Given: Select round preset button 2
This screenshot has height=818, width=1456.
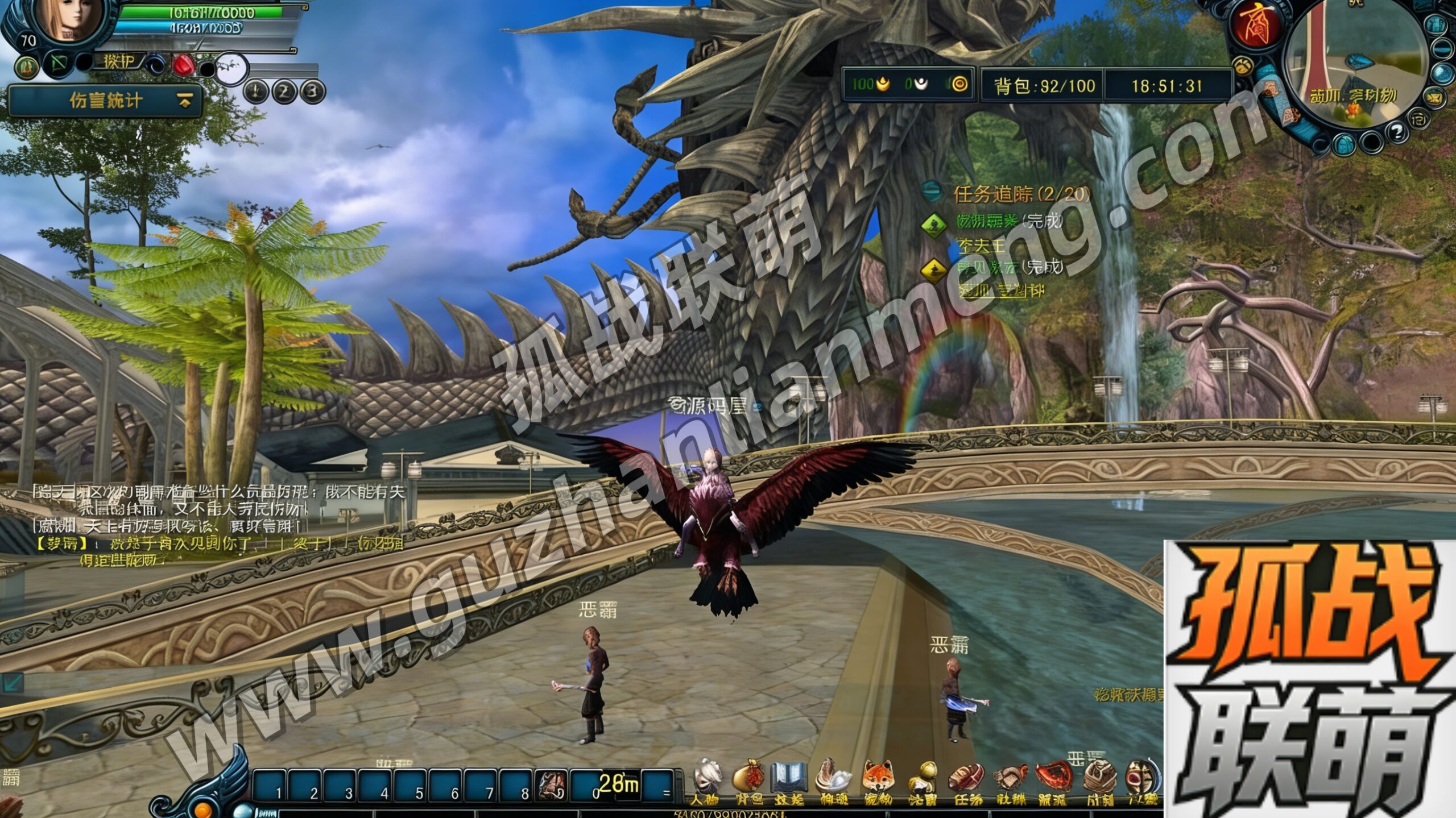Looking at the screenshot, I should point(284,92).
